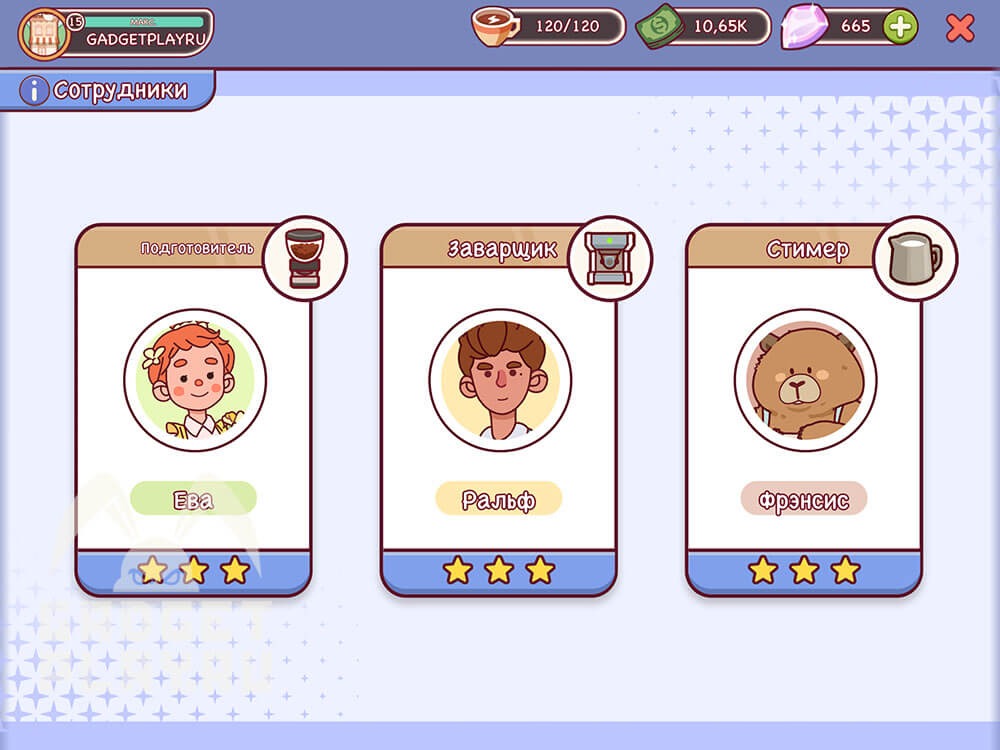The height and width of the screenshot is (750, 1000).
Task: Show info about Сотрудники
Action: click(x=34, y=91)
